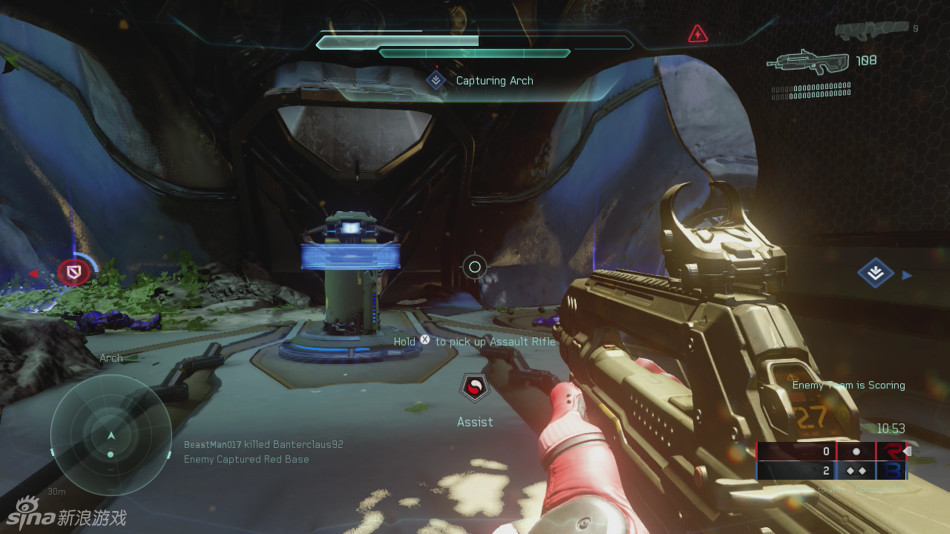Select the blue team emblem on scoreboard
Screen dimensions: 950x534
pyautogui.click(x=889, y=470)
